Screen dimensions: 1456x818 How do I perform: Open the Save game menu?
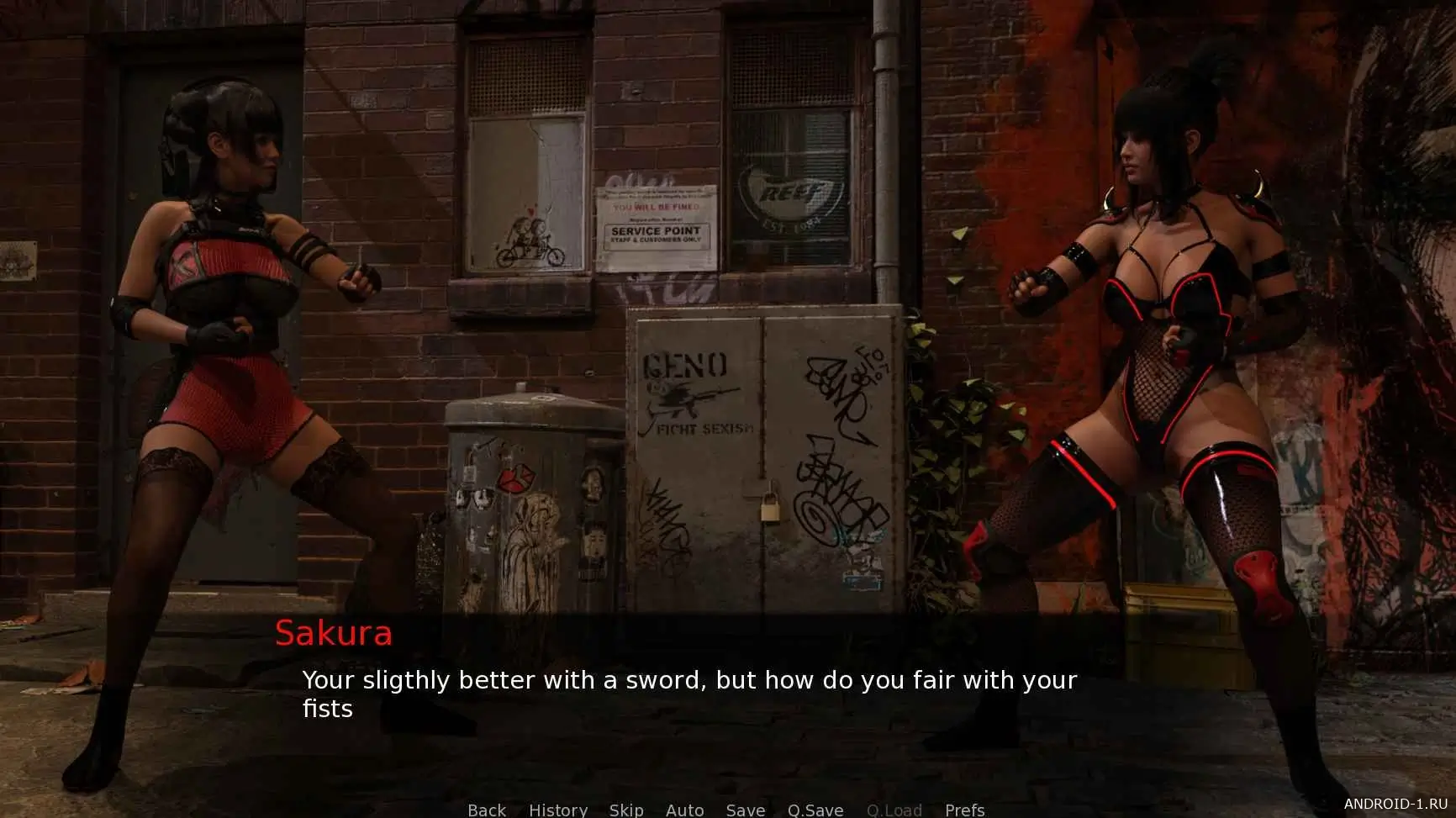pos(746,810)
